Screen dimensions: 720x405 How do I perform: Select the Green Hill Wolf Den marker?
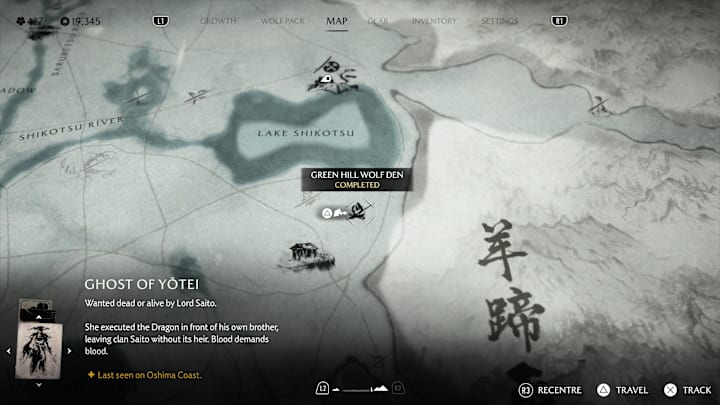[x=352, y=211]
